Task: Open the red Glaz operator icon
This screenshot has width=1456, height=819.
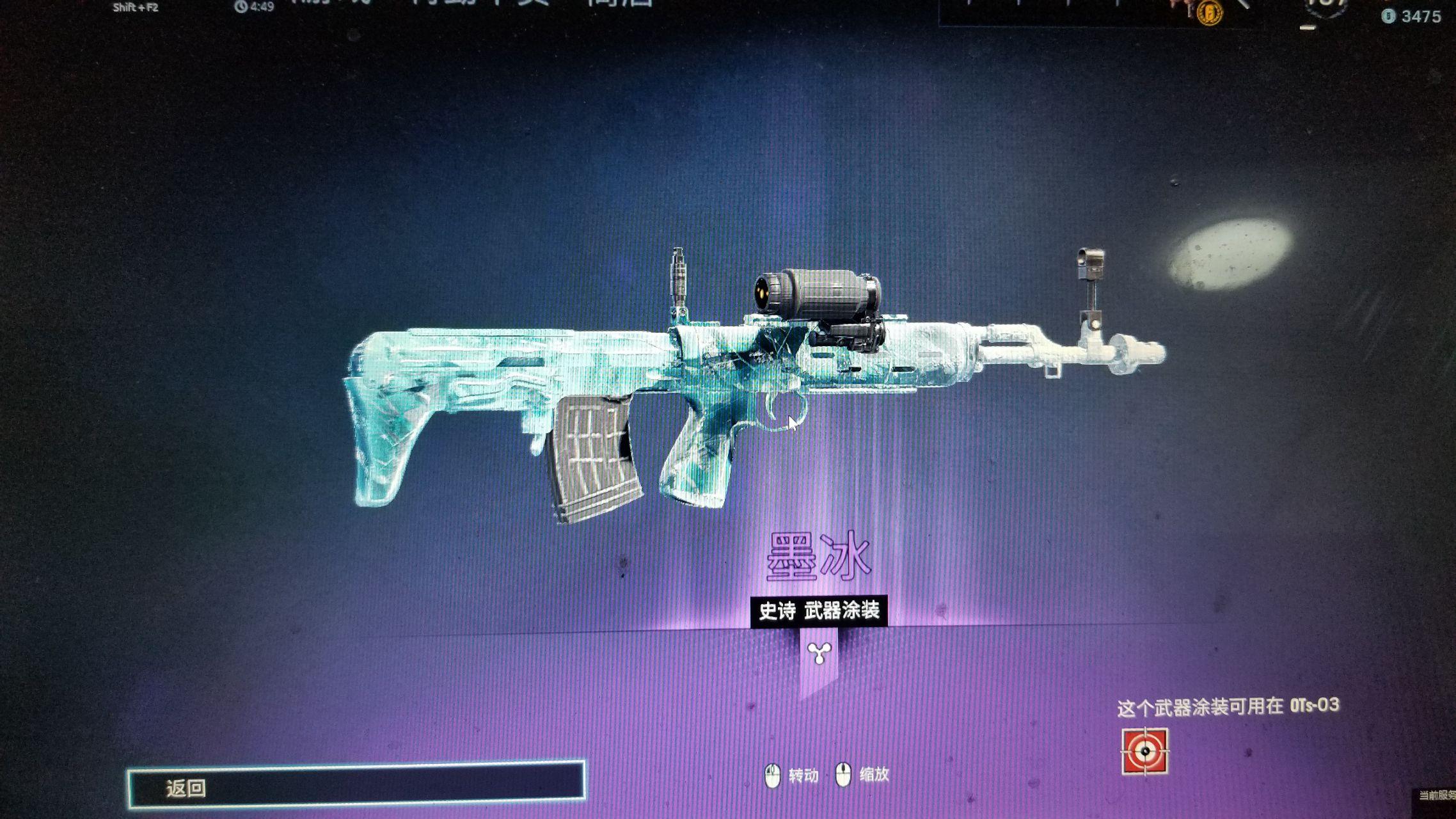Action: (1144, 751)
